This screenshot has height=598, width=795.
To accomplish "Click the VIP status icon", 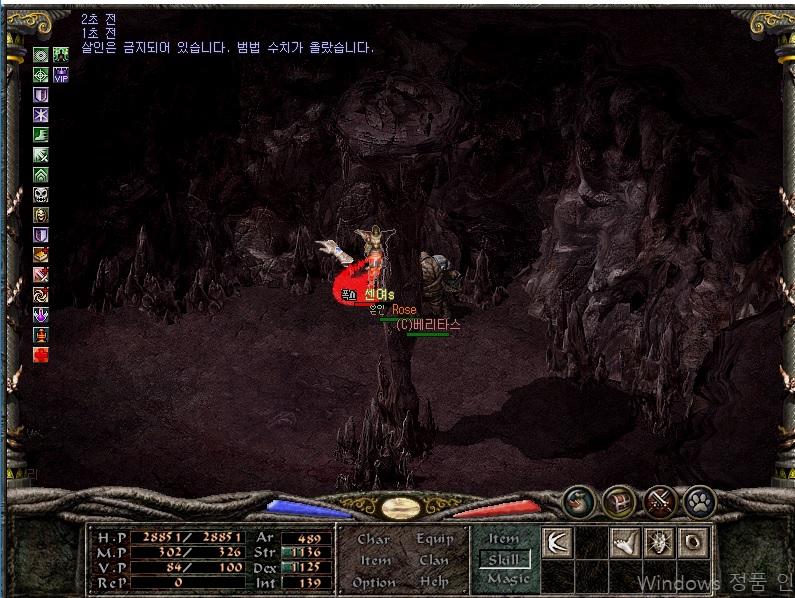I will (61, 75).
